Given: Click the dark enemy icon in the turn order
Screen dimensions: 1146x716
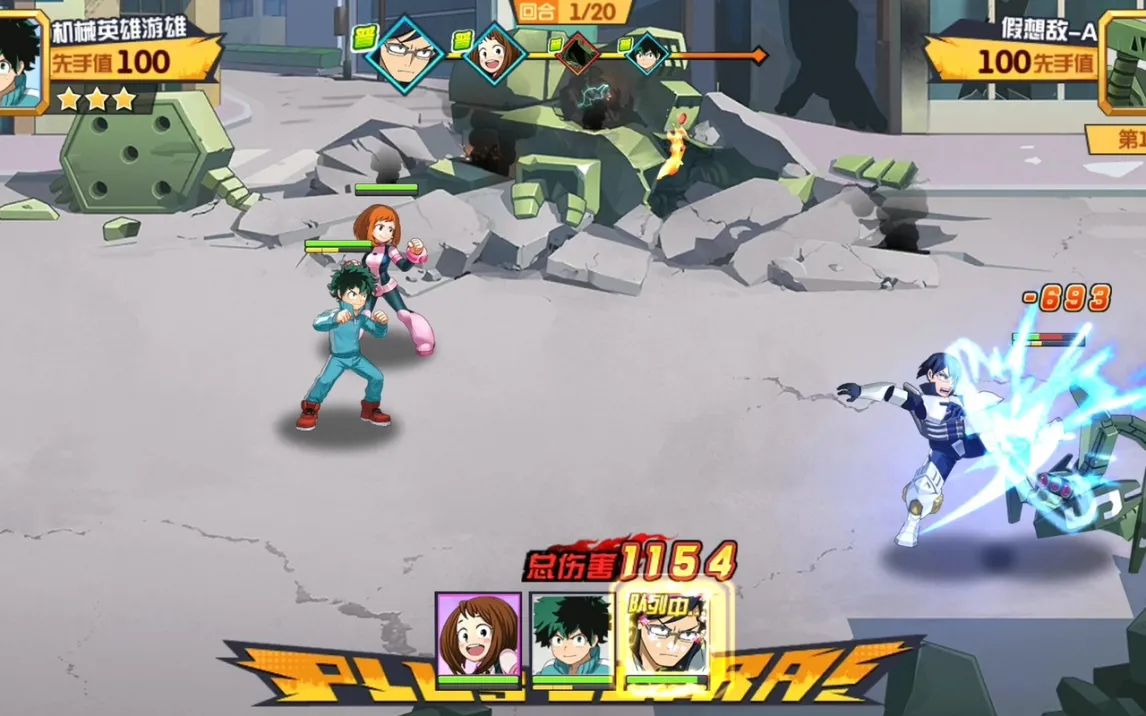Looking at the screenshot, I should click(x=577, y=54).
